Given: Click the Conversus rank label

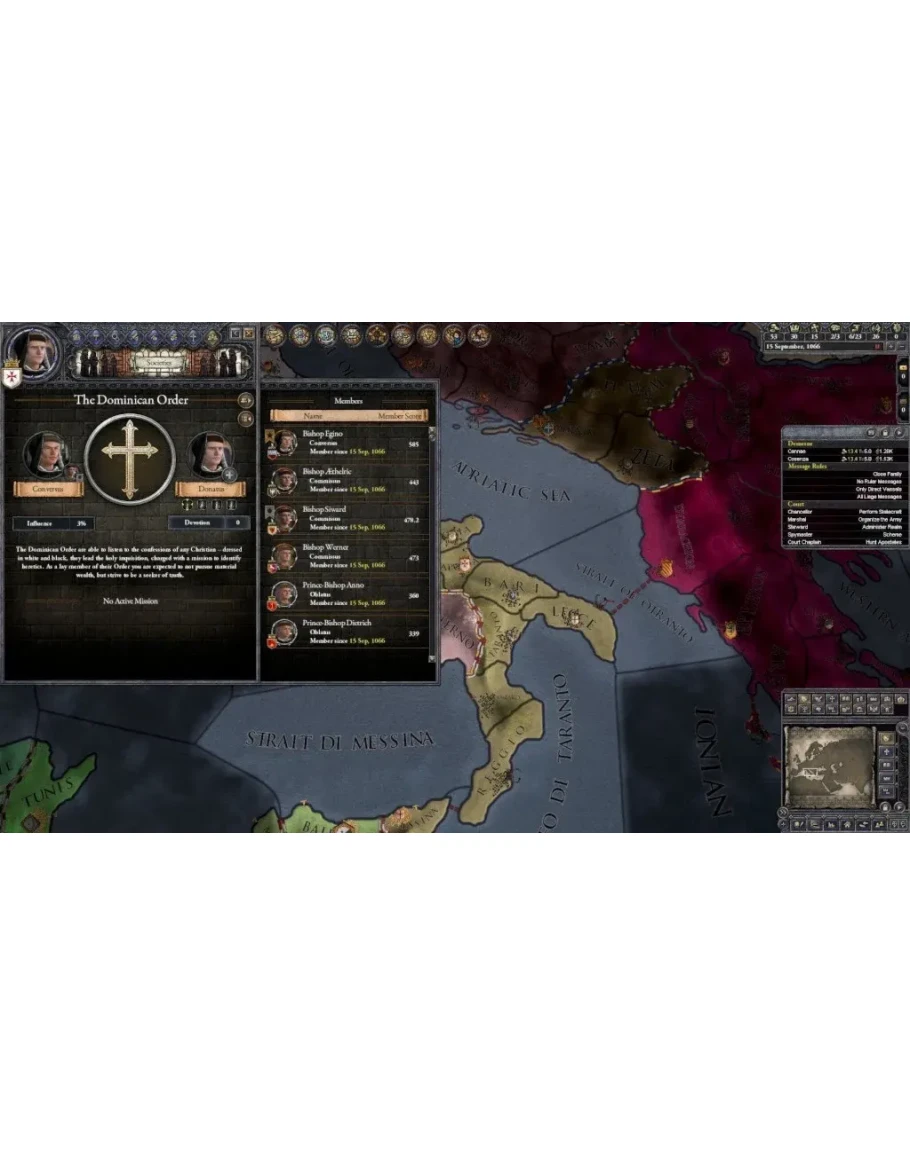Looking at the screenshot, I should (46, 489).
